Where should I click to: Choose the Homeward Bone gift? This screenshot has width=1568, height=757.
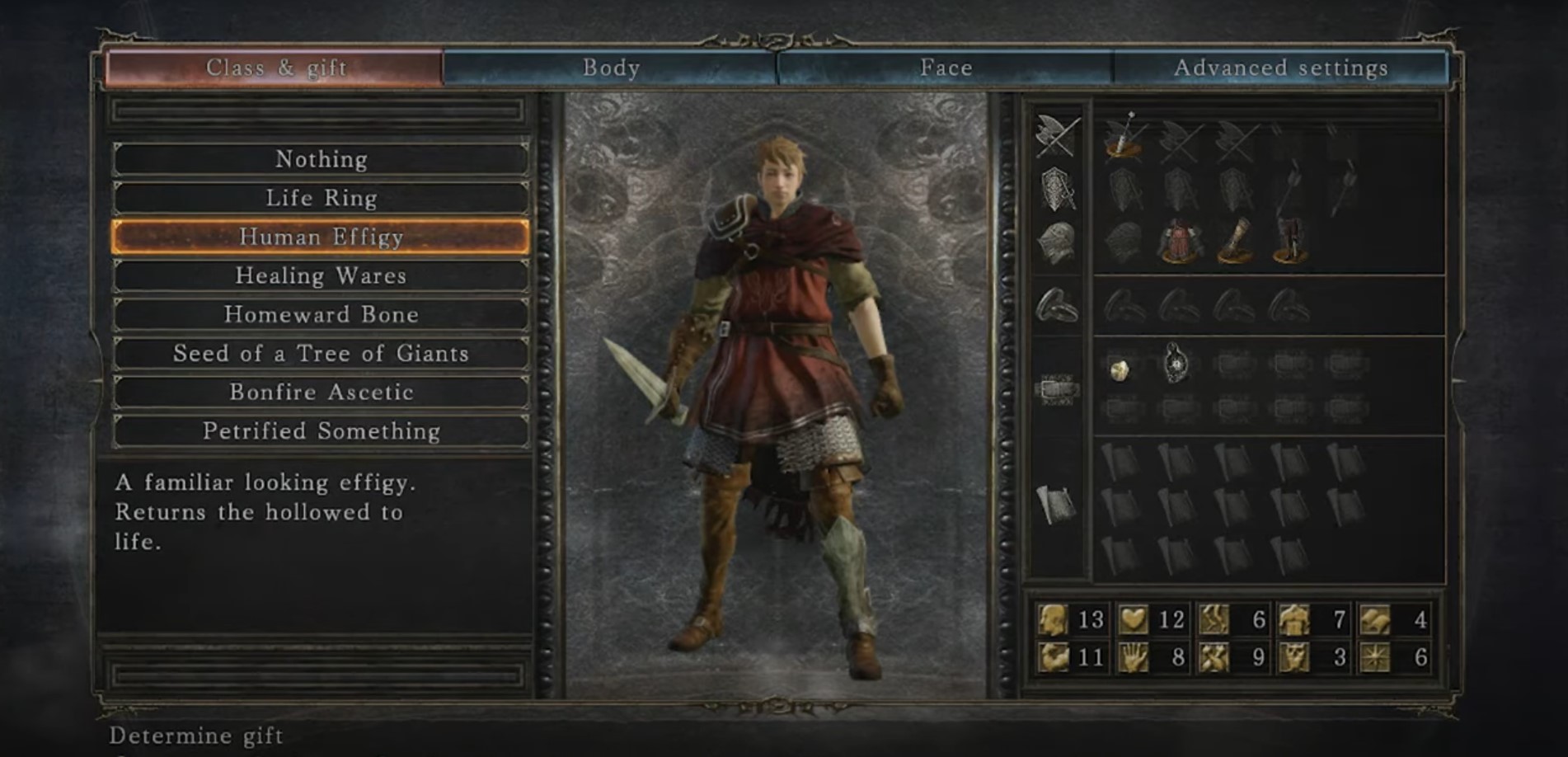tap(321, 314)
